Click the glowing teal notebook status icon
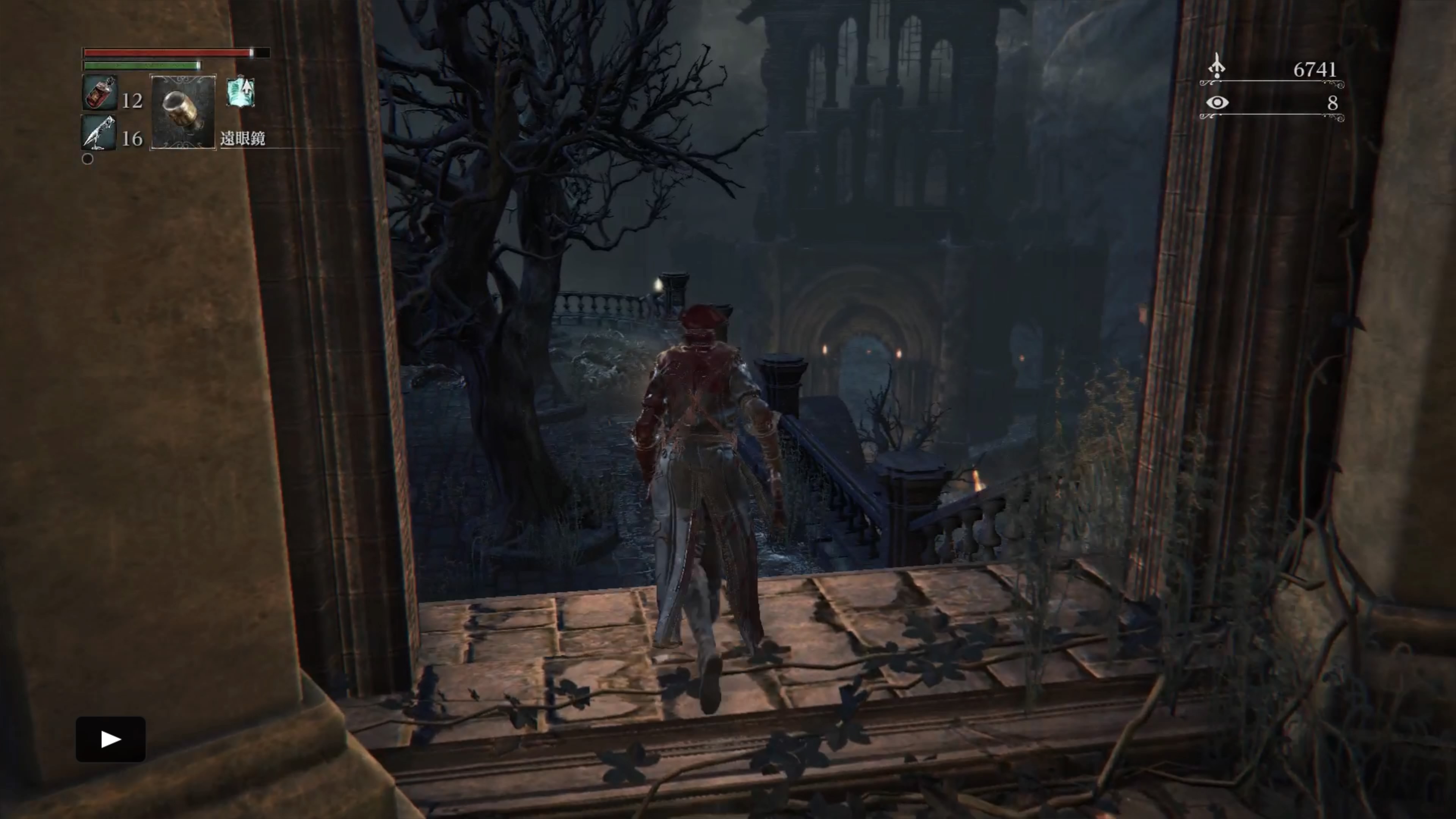This screenshot has height=819, width=1456. (x=241, y=92)
